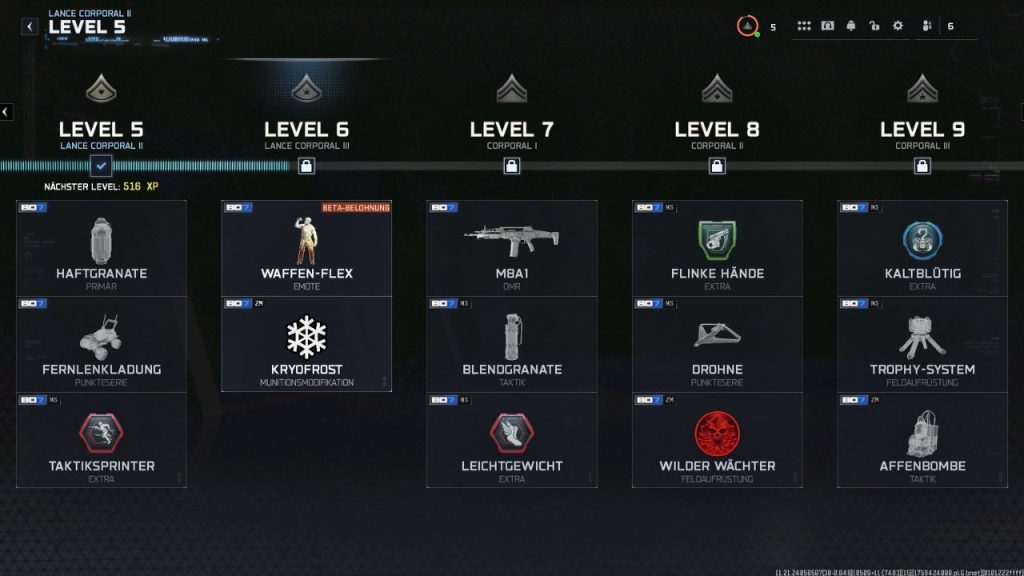Click the Level 6 lock marker
Screen dimensions: 1024x576
click(306, 166)
